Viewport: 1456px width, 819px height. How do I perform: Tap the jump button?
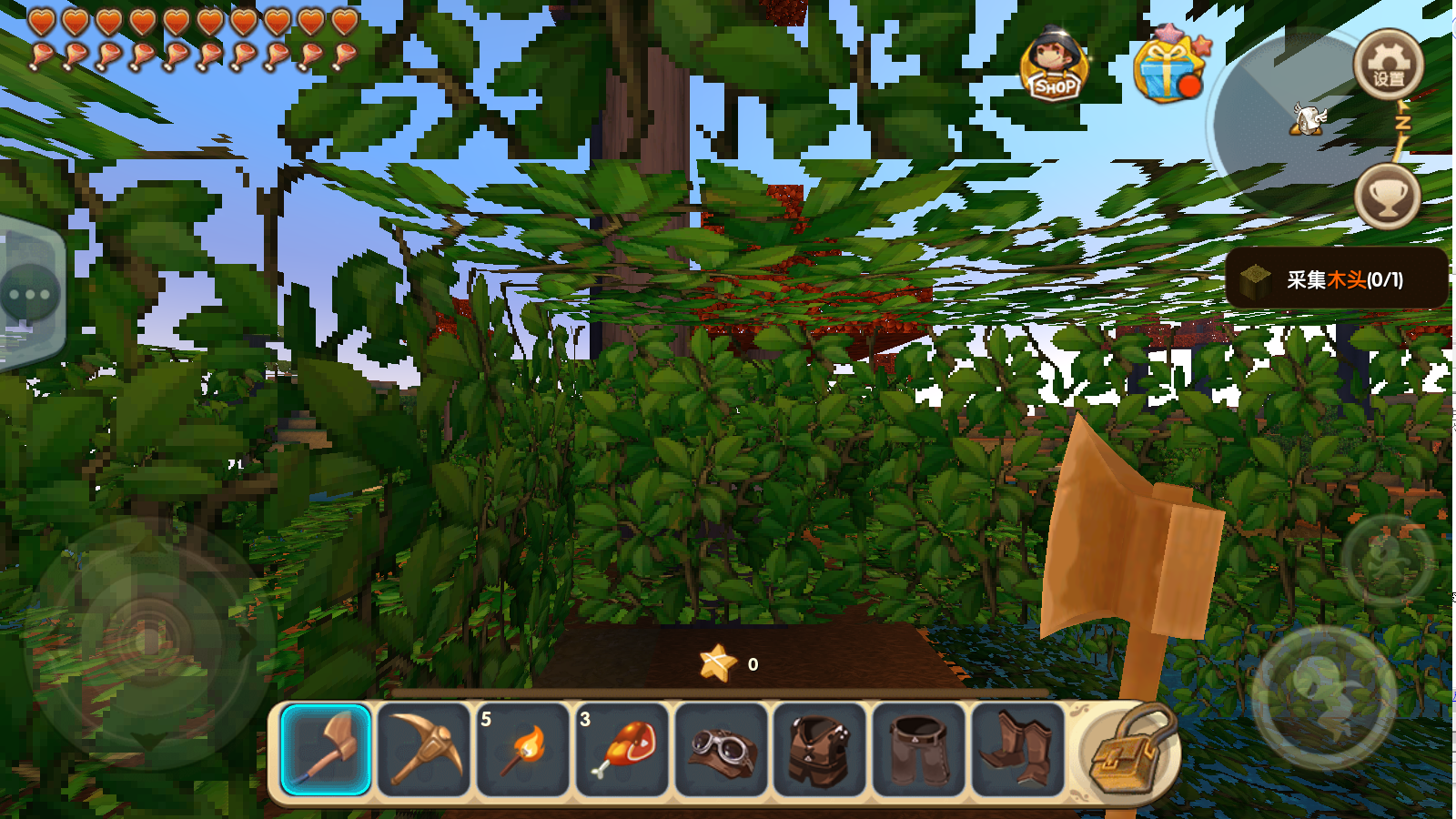tap(1324, 697)
